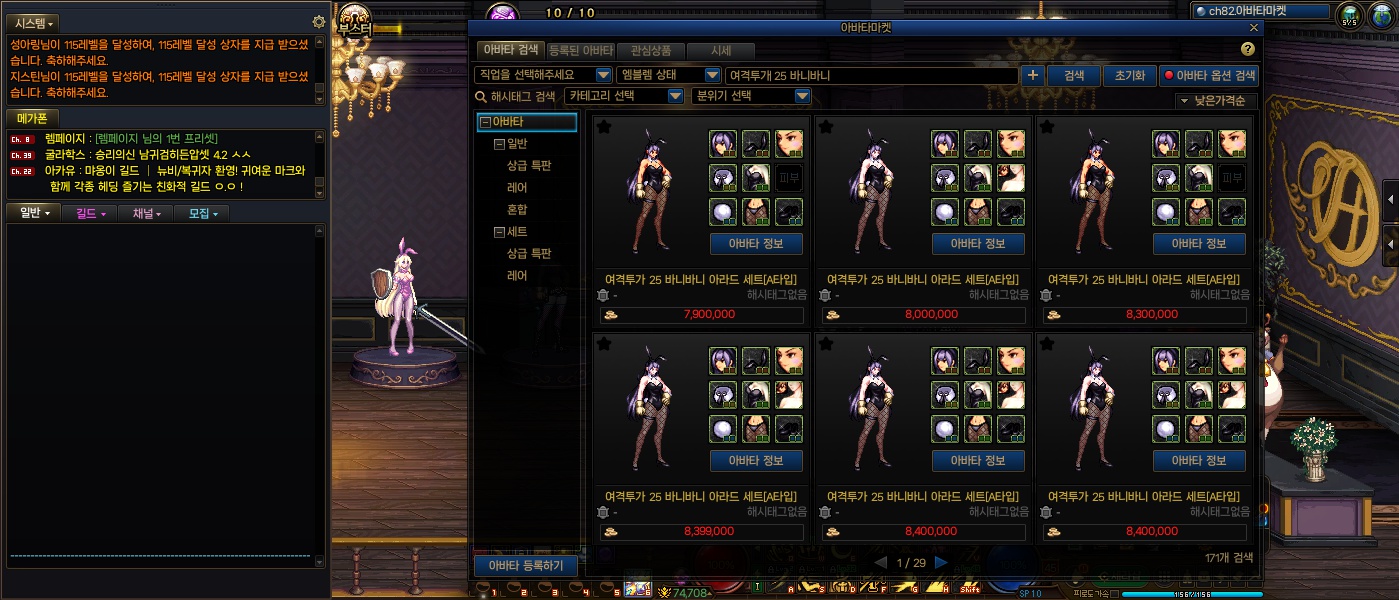Close the avatar market window
This screenshot has height=600, width=1399.
click(1254, 28)
